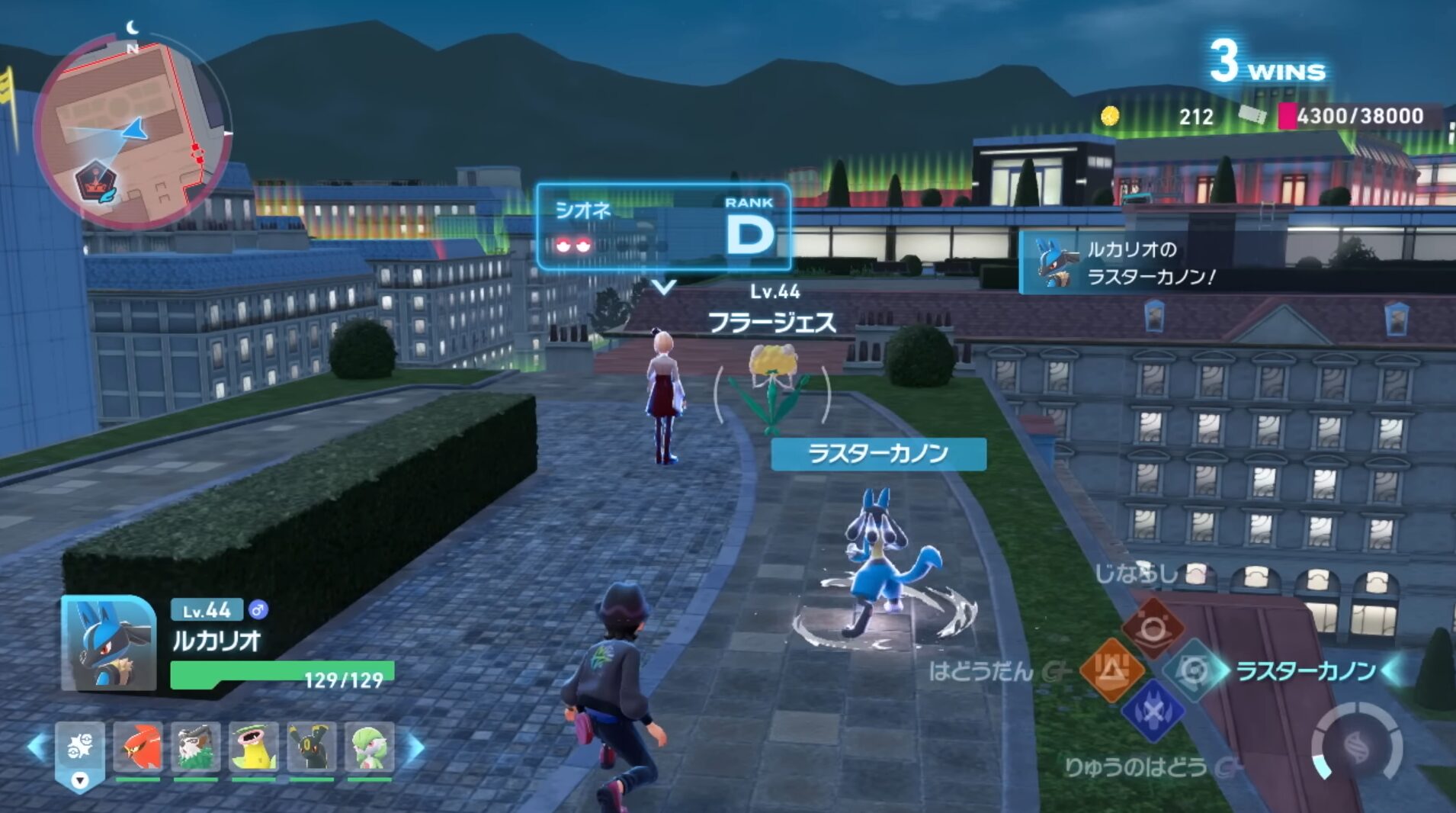
Task: Choose Victreebel from the party row
Action: pos(254,747)
